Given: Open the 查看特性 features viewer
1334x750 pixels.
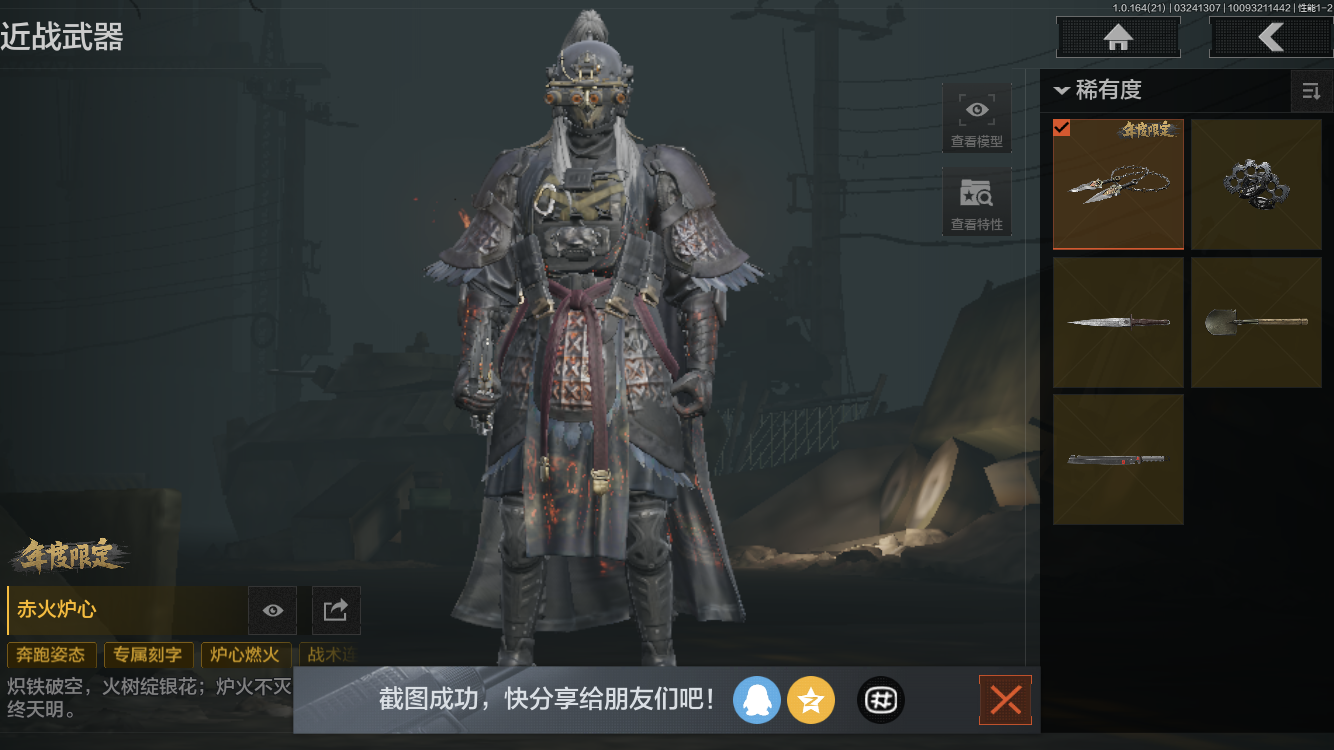Looking at the screenshot, I should [976, 203].
